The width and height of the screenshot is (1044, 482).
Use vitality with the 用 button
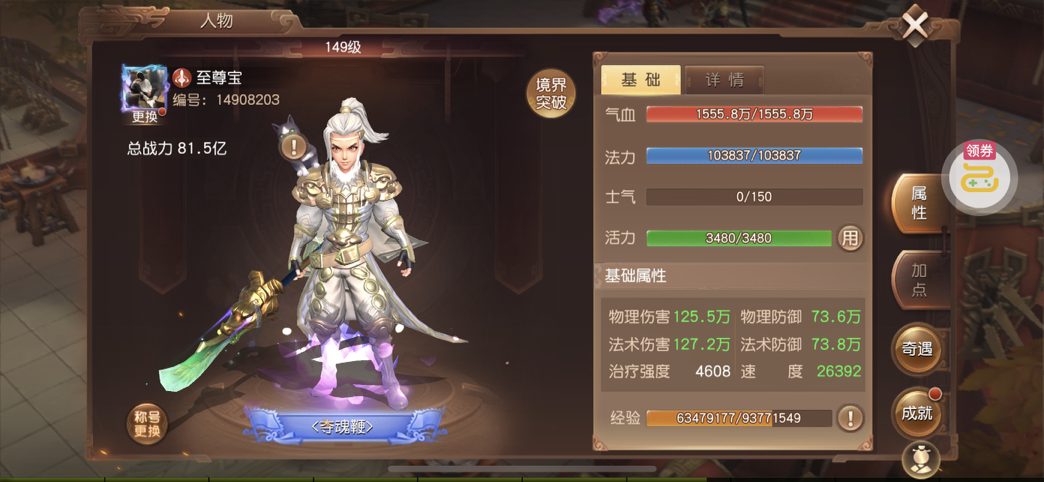click(849, 238)
